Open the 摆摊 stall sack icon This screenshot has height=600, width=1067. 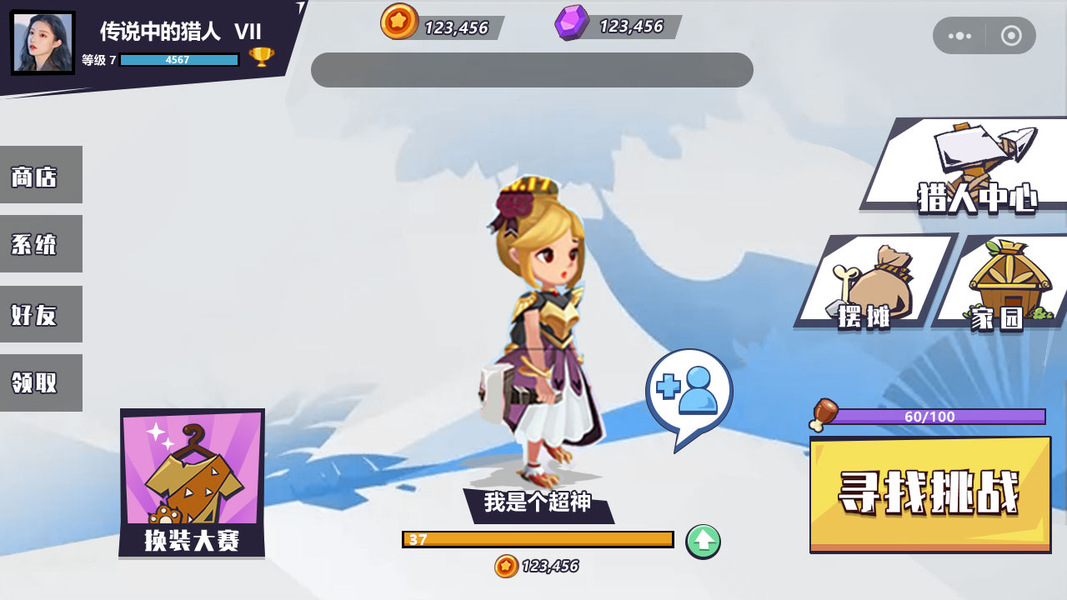pyautogui.click(x=872, y=283)
